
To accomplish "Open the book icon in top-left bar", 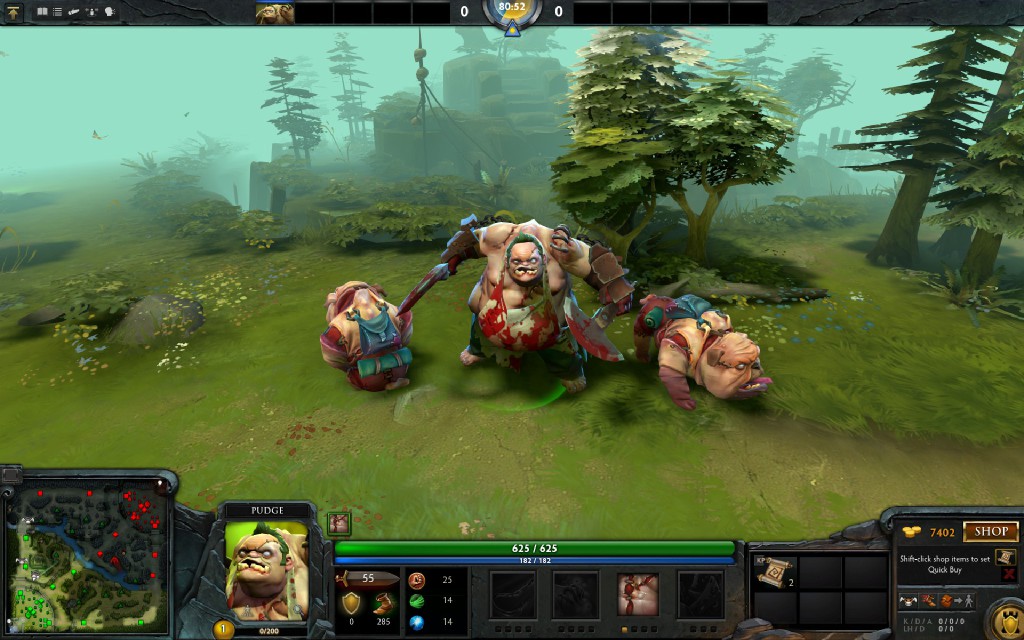I will point(43,13).
